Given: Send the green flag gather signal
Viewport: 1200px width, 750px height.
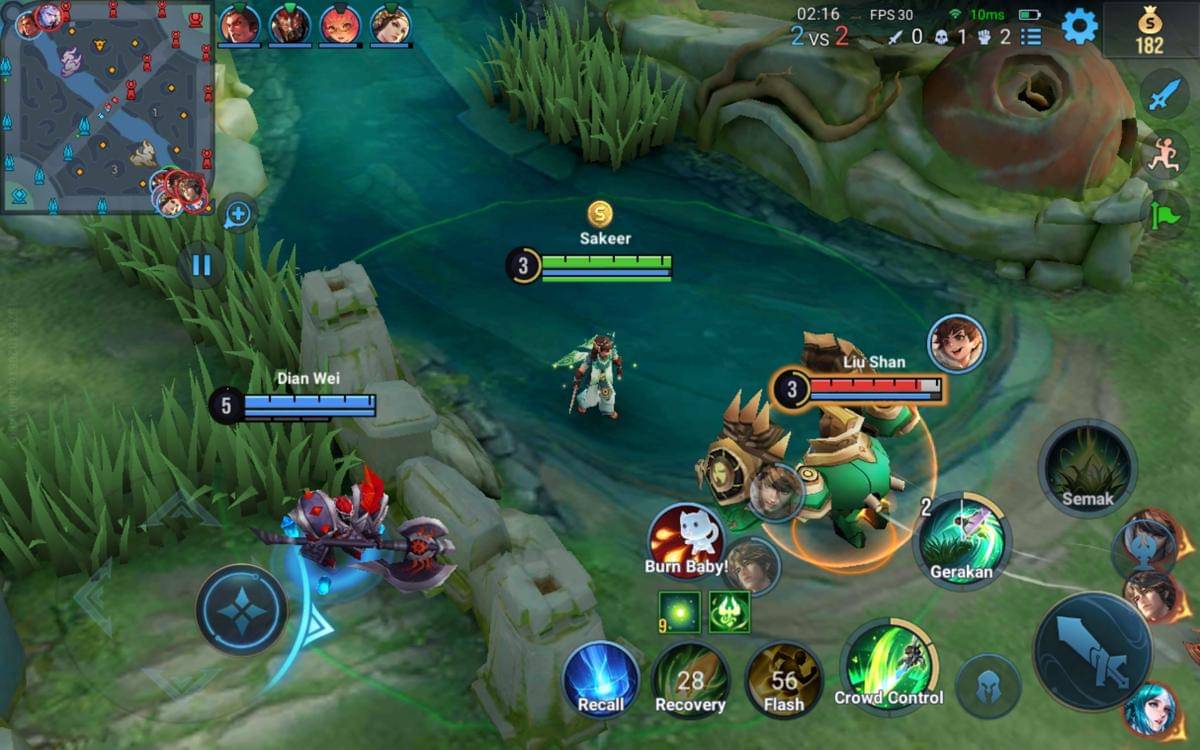Looking at the screenshot, I should click(x=1164, y=214).
